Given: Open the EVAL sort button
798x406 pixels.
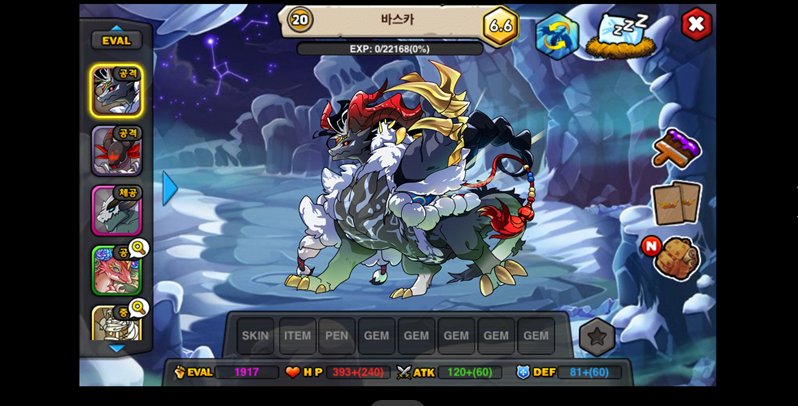Looking at the screenshot, I should pyautogui.click(x=116, y=40).
